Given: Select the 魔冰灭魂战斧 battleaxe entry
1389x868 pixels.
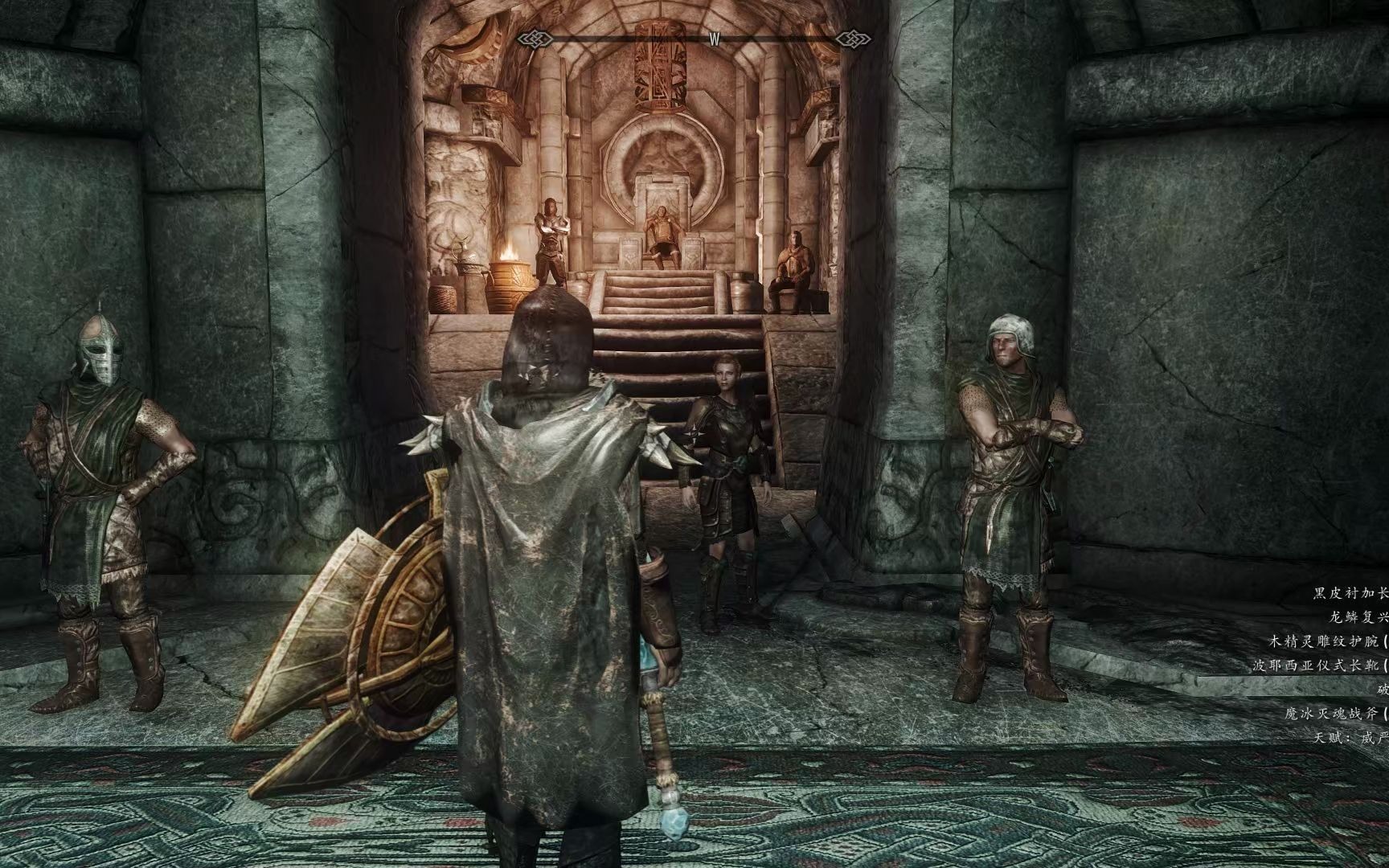Looking at the screenshot, I should point(1336,713).
